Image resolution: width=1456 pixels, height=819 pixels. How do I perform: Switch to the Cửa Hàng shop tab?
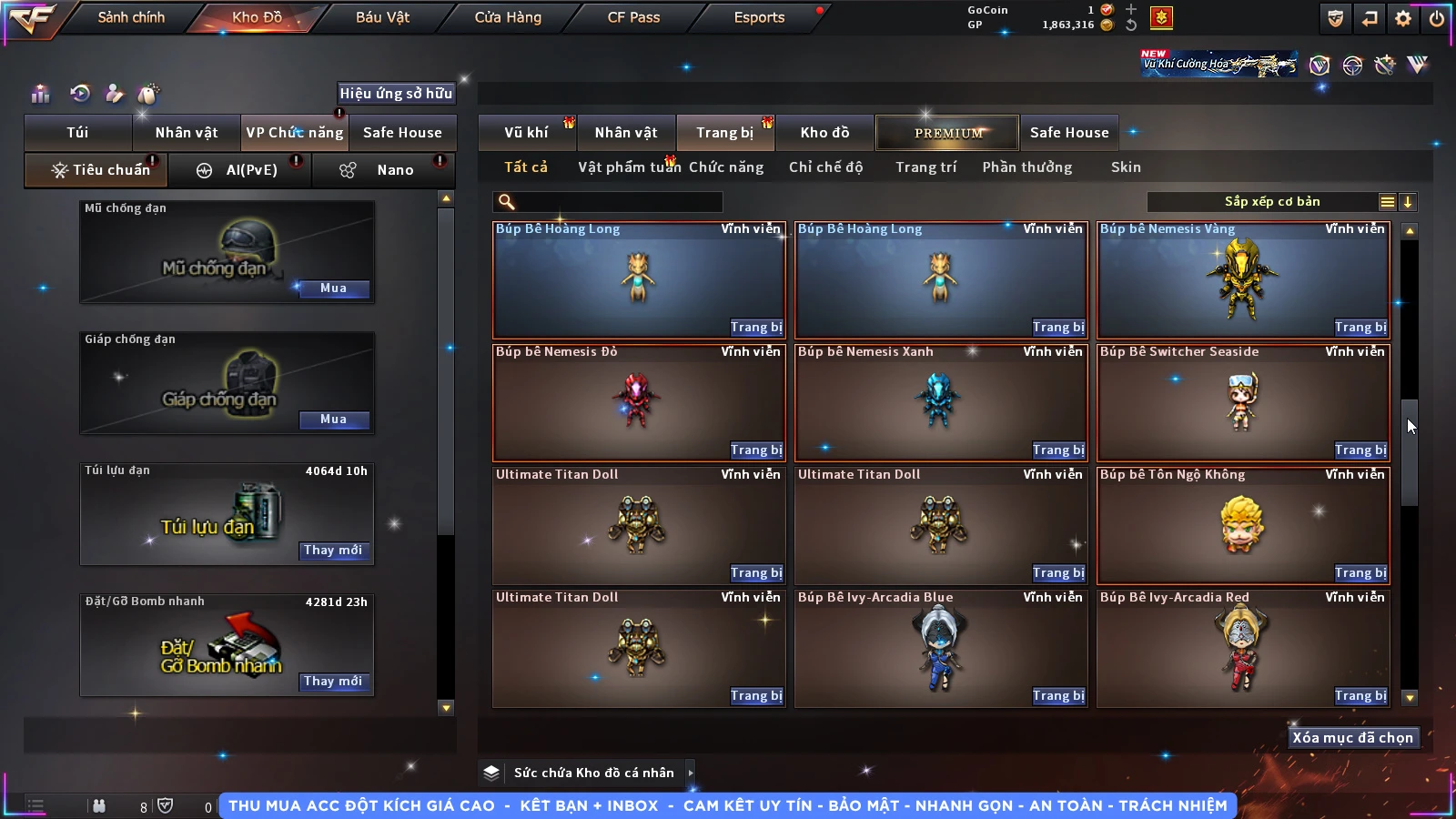[x=508, y=17]
